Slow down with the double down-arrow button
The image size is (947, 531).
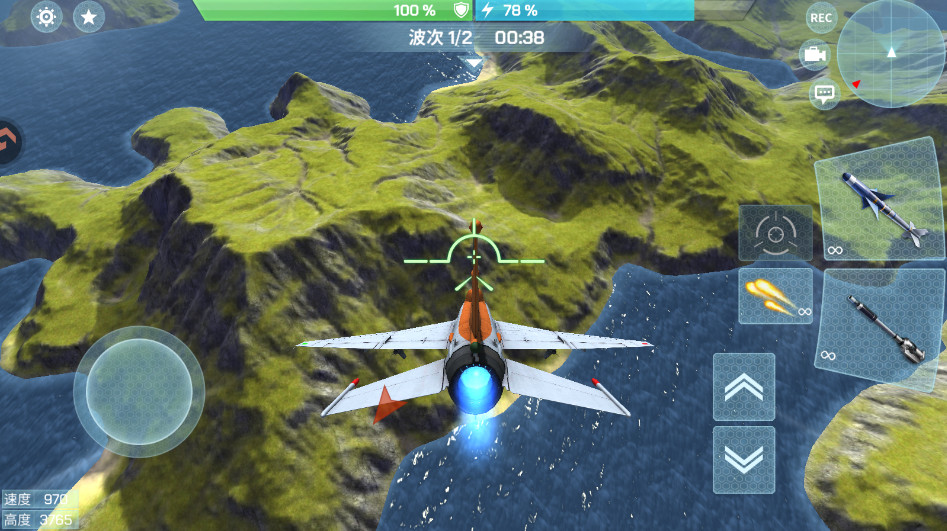tap(743, 459)
